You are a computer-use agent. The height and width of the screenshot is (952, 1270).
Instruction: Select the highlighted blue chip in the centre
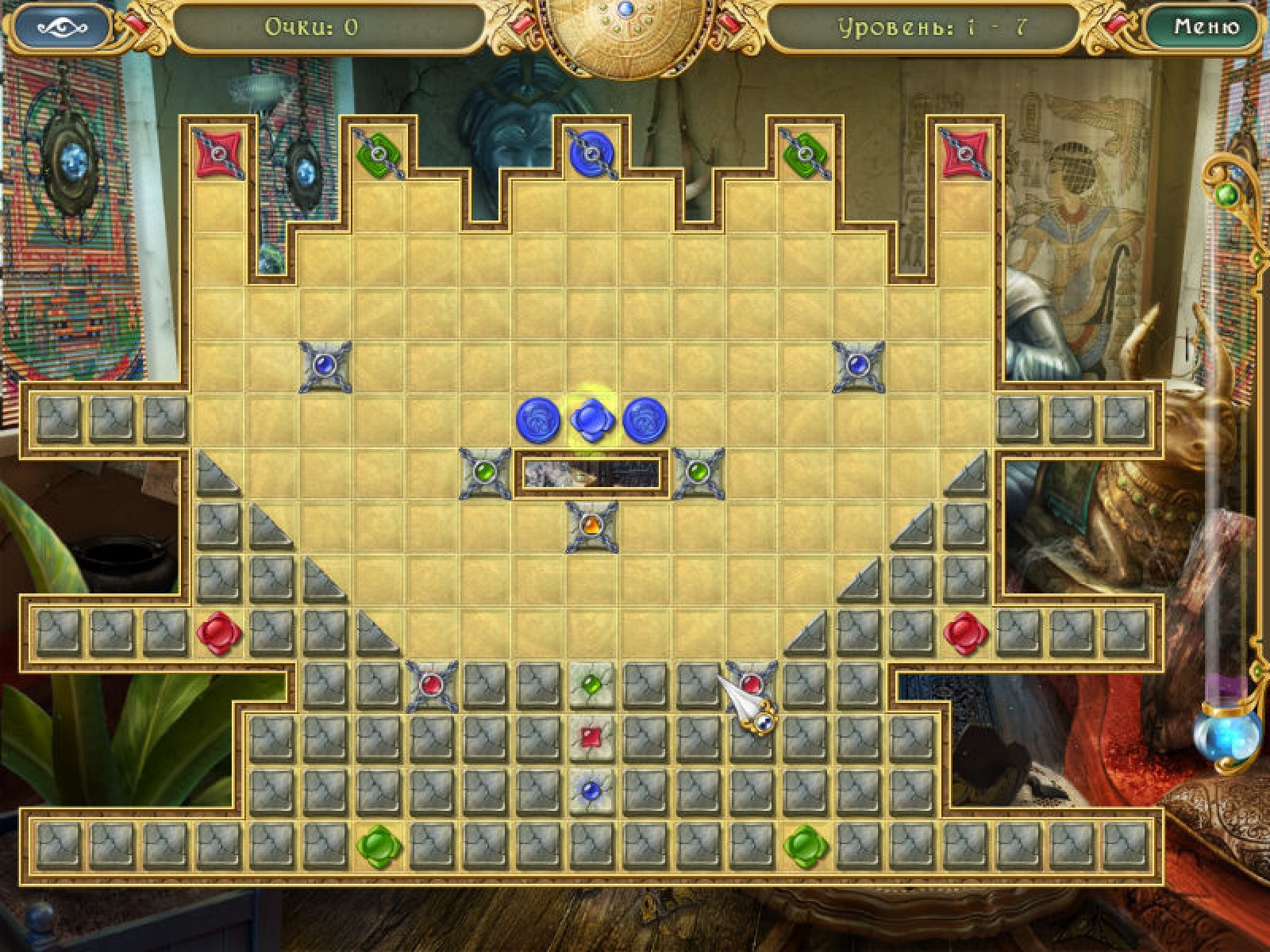pyautogui.click(x=591, y=420)
